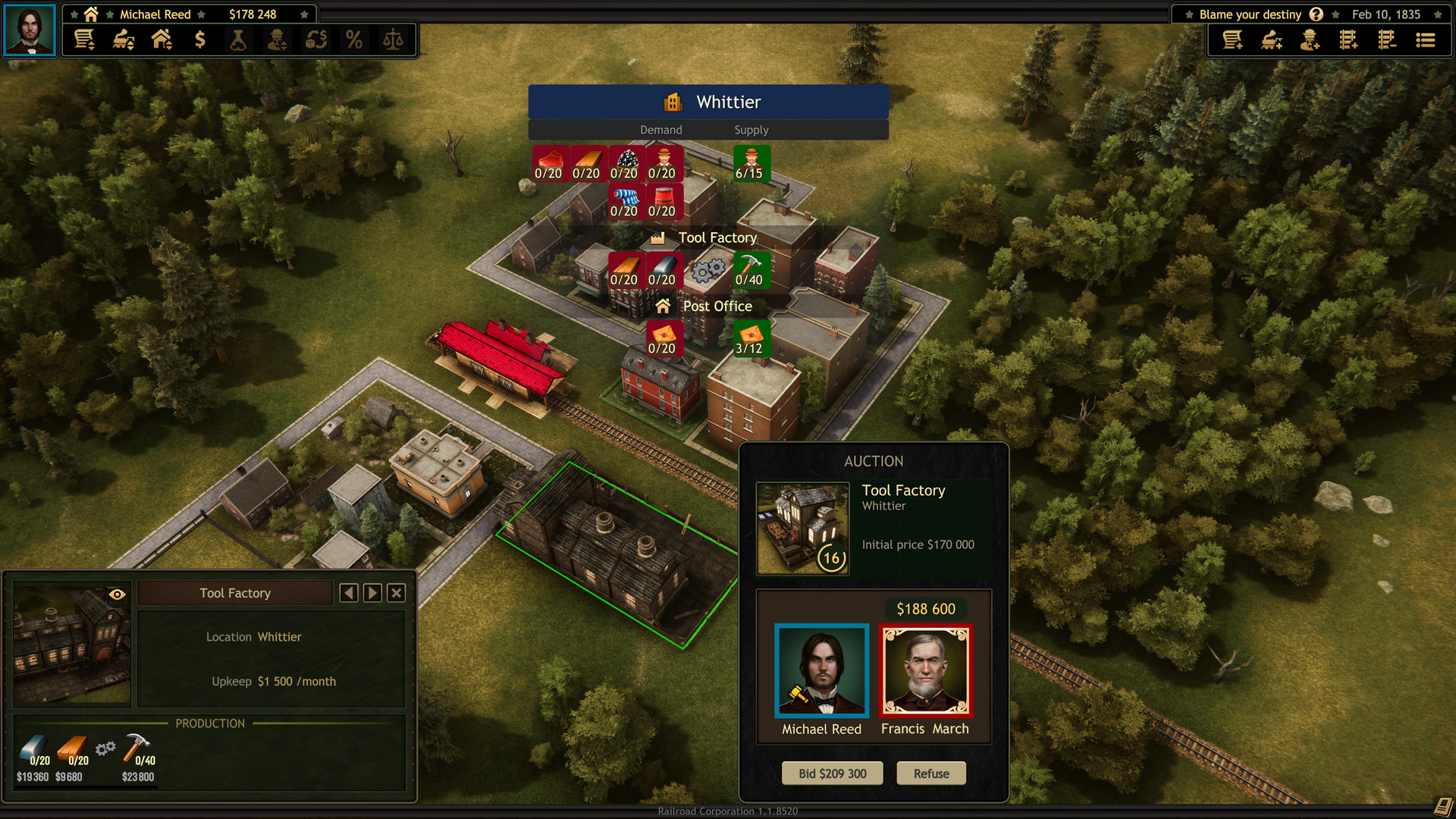Open the task list icon at top right

(x=1426, y=39)
